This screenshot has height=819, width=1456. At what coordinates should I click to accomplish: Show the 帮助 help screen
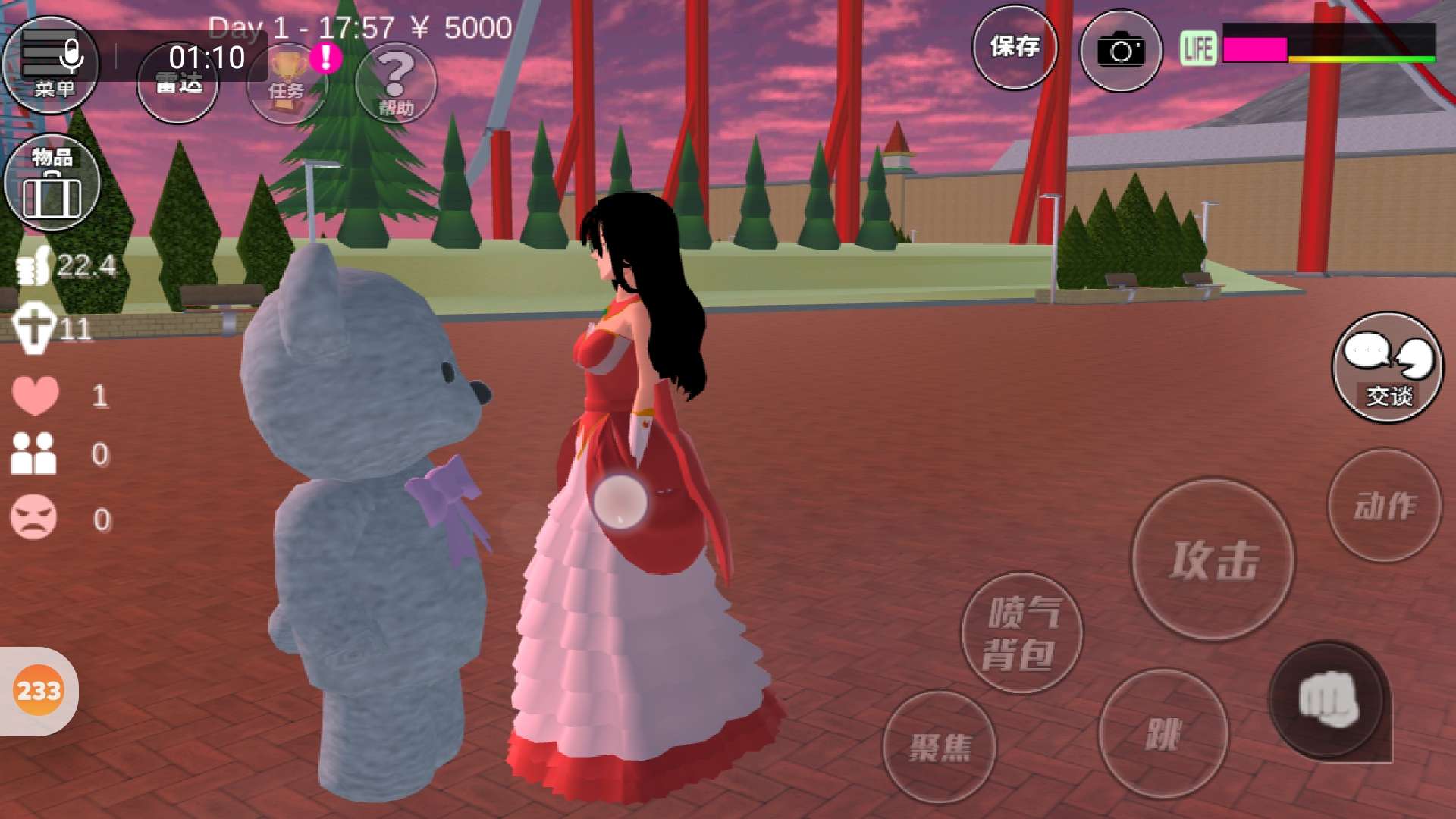click(396, 83)
